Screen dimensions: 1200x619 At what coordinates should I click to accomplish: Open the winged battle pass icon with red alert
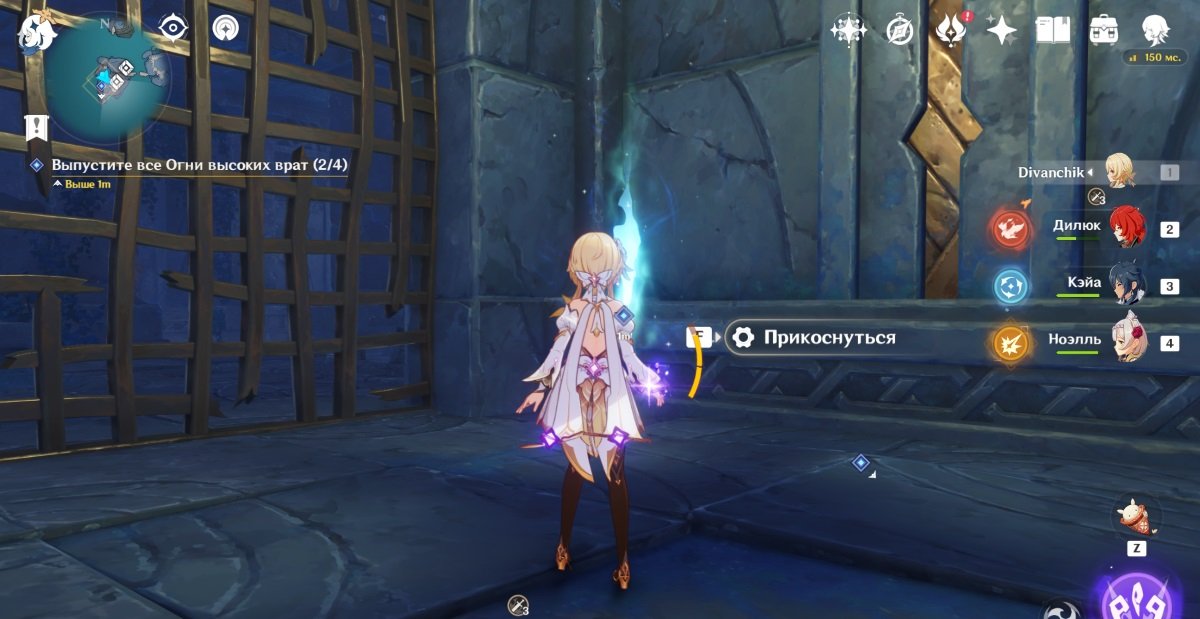tap(949, 30)
